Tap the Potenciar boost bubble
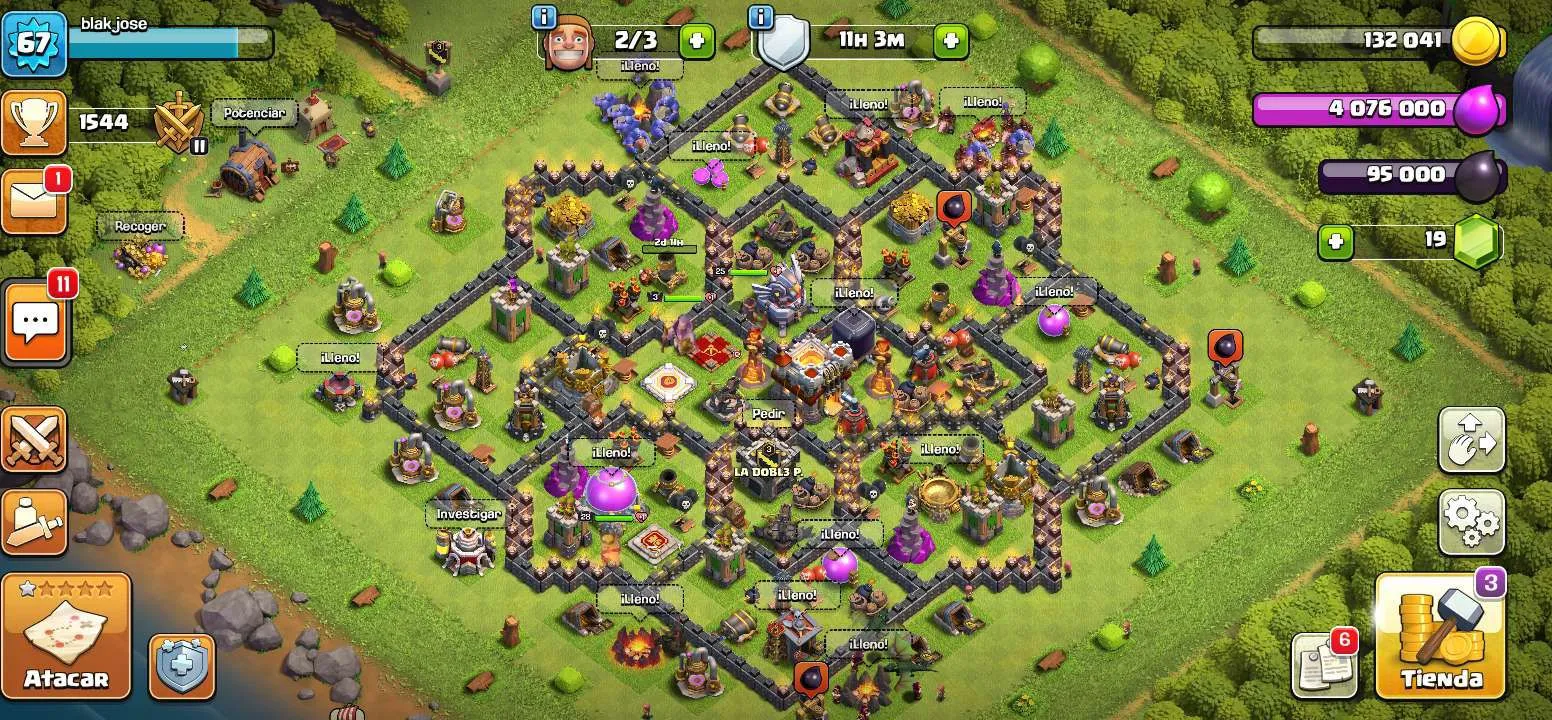This screenshot has width=1552, height=720. pos(254,113)
